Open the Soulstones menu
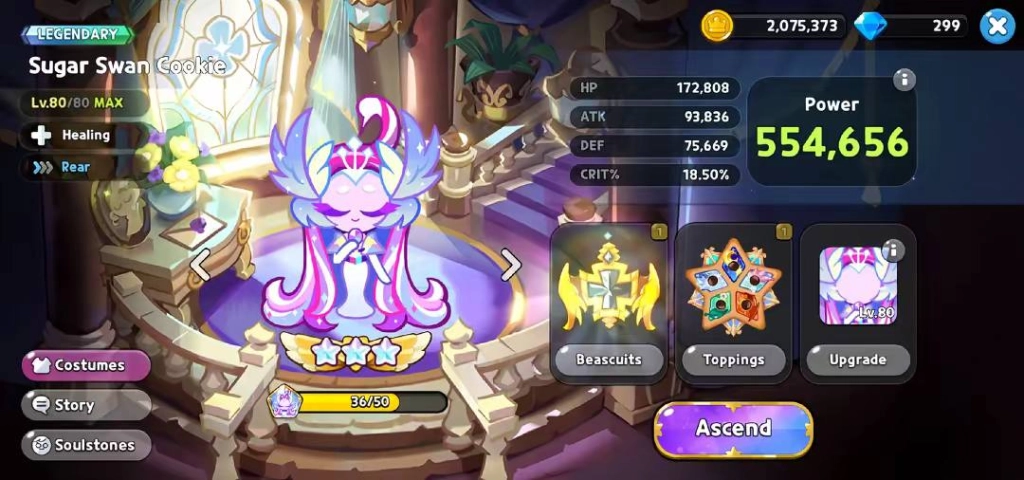This screenshot has height=480, width=1024. [86, 445]
